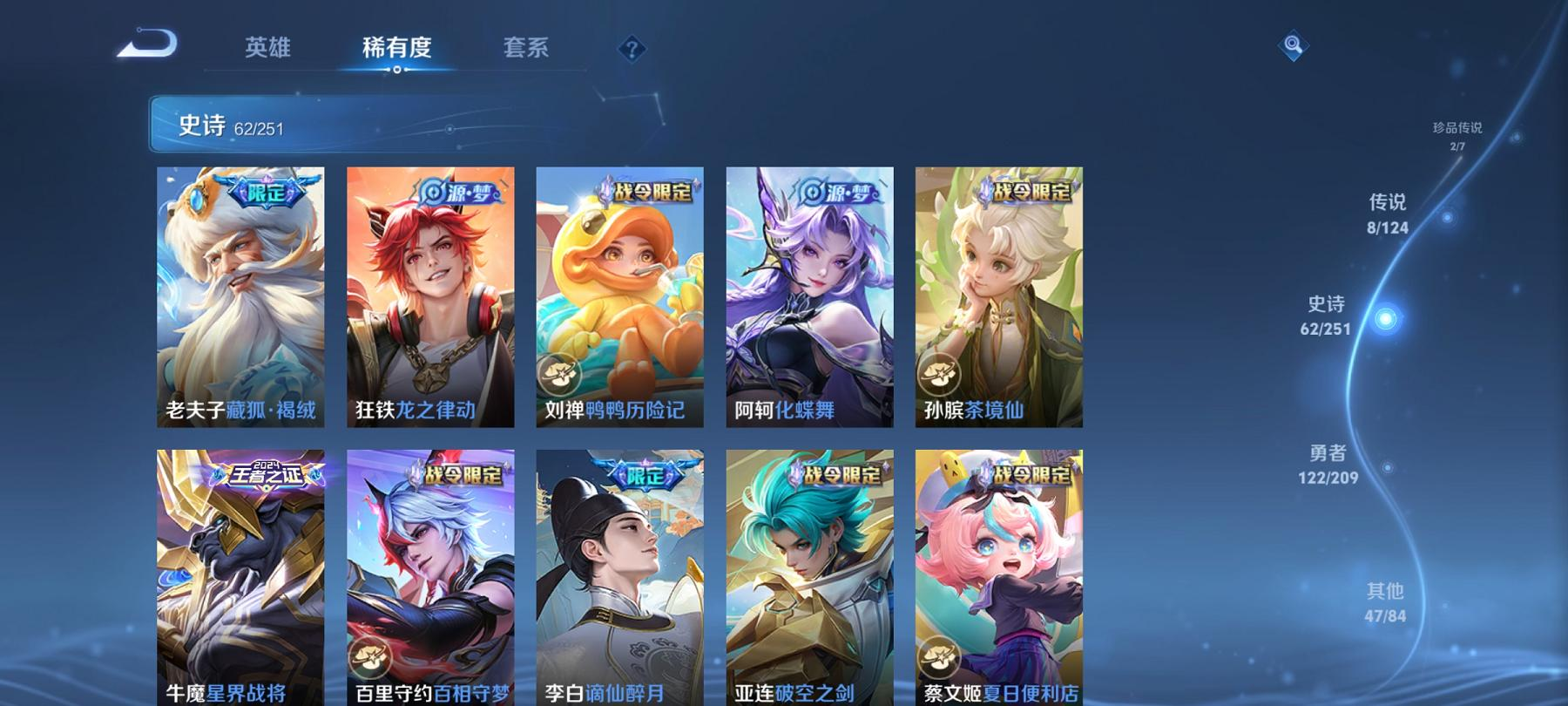Select the 老夫子 藏狐·褐绒 skin card
Image resolution: width=1568 pixels, height=706 pixels.
pos(240,296)
